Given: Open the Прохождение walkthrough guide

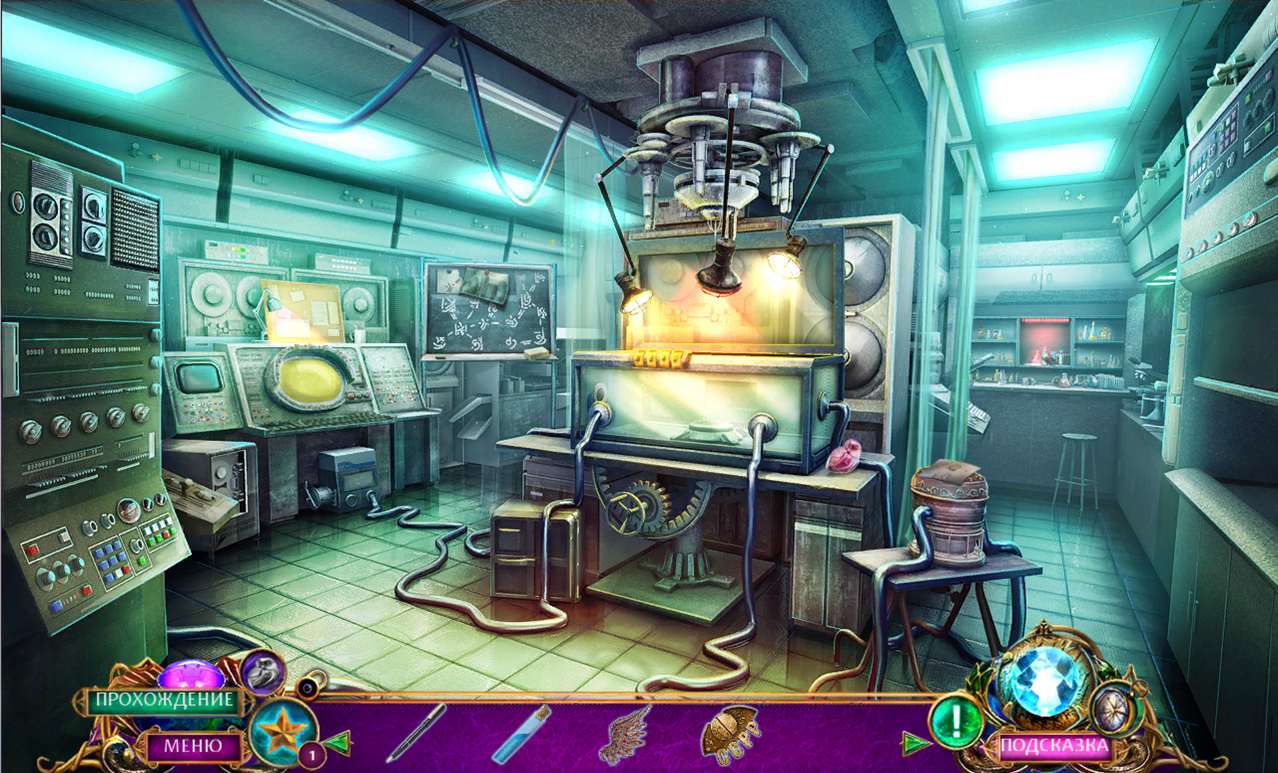Looking at the screenshot, I should pos(161,700).
